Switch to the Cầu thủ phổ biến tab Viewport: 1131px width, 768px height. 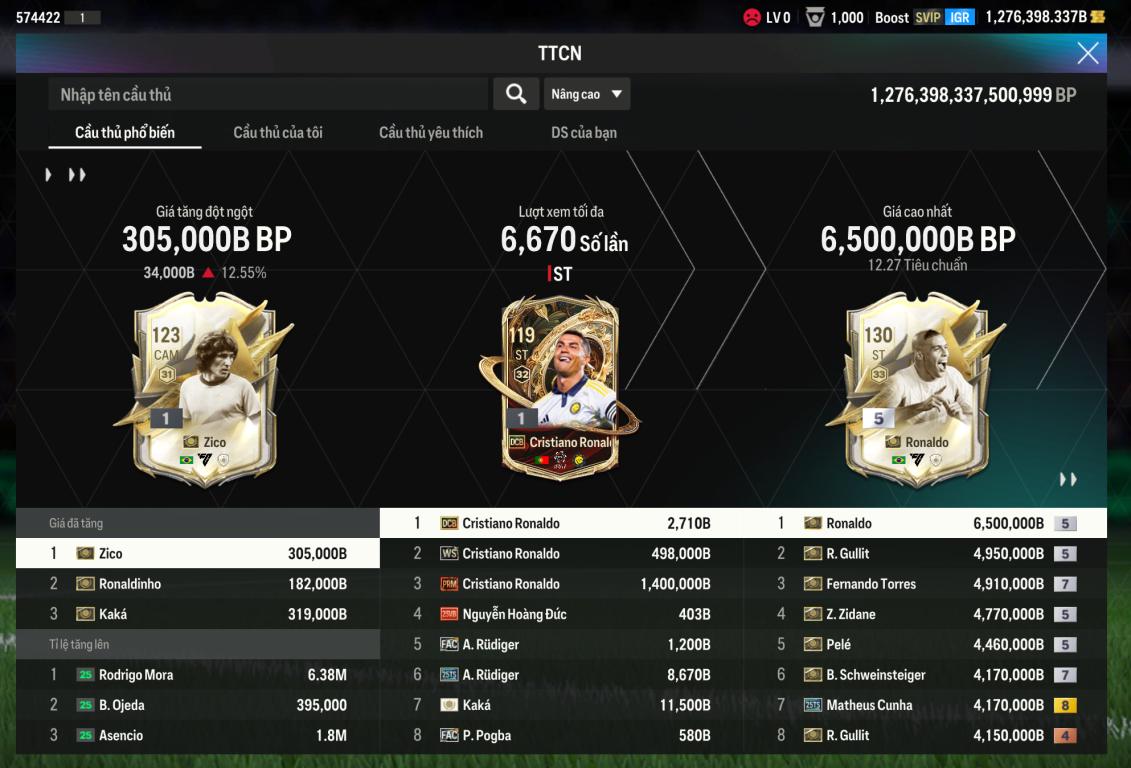coord(125,132)
